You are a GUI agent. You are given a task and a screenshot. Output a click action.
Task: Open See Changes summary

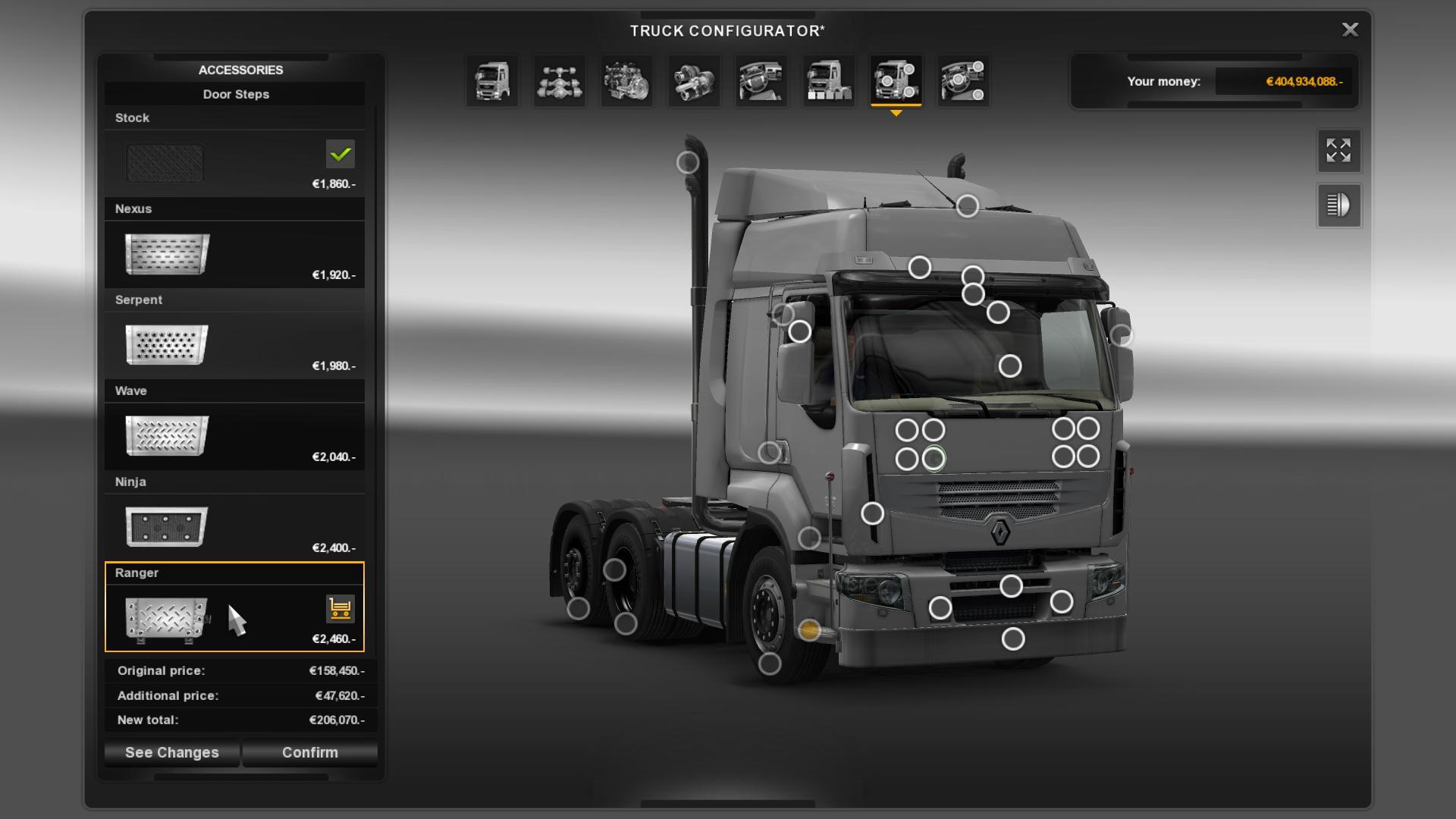click(171, 752)
